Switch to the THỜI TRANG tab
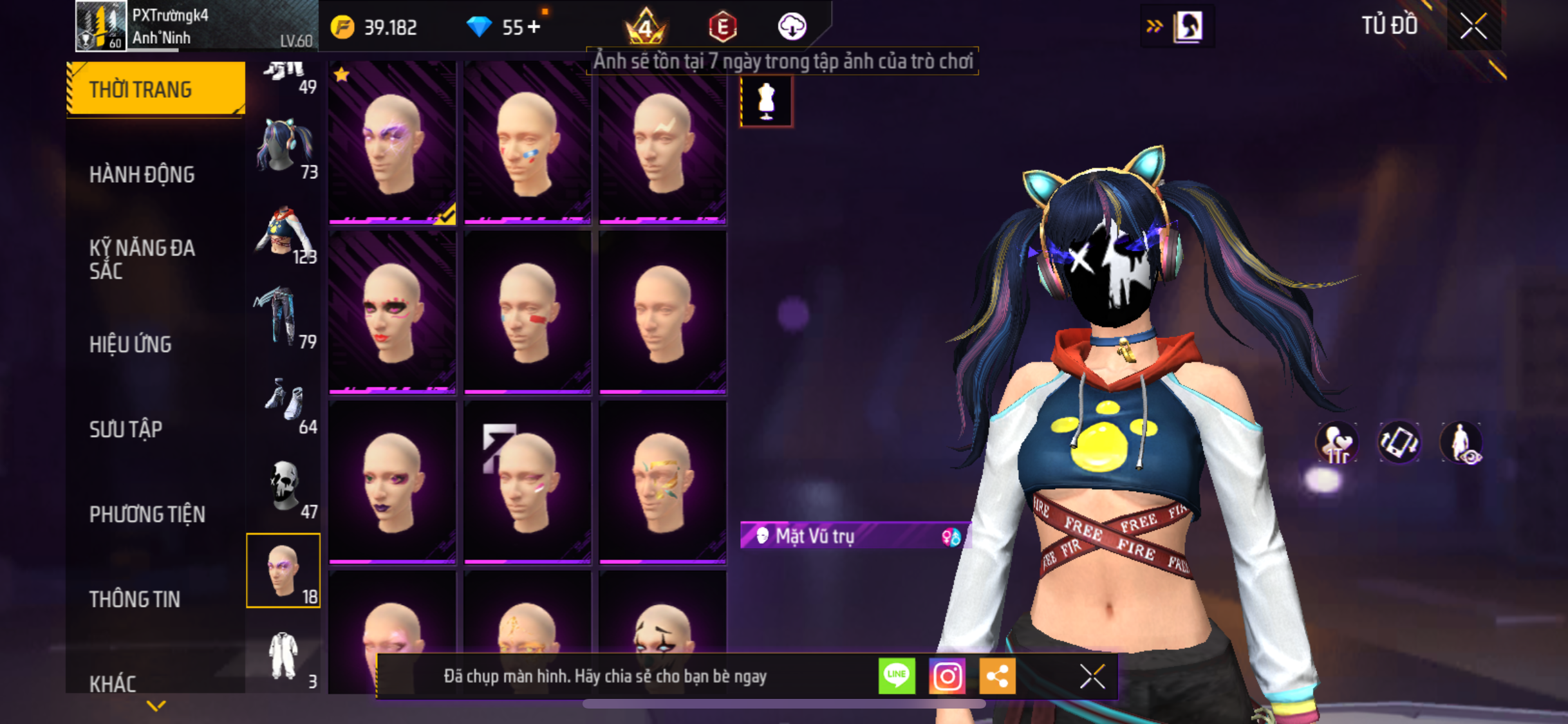1568x724 pixels. click(155, 89)
